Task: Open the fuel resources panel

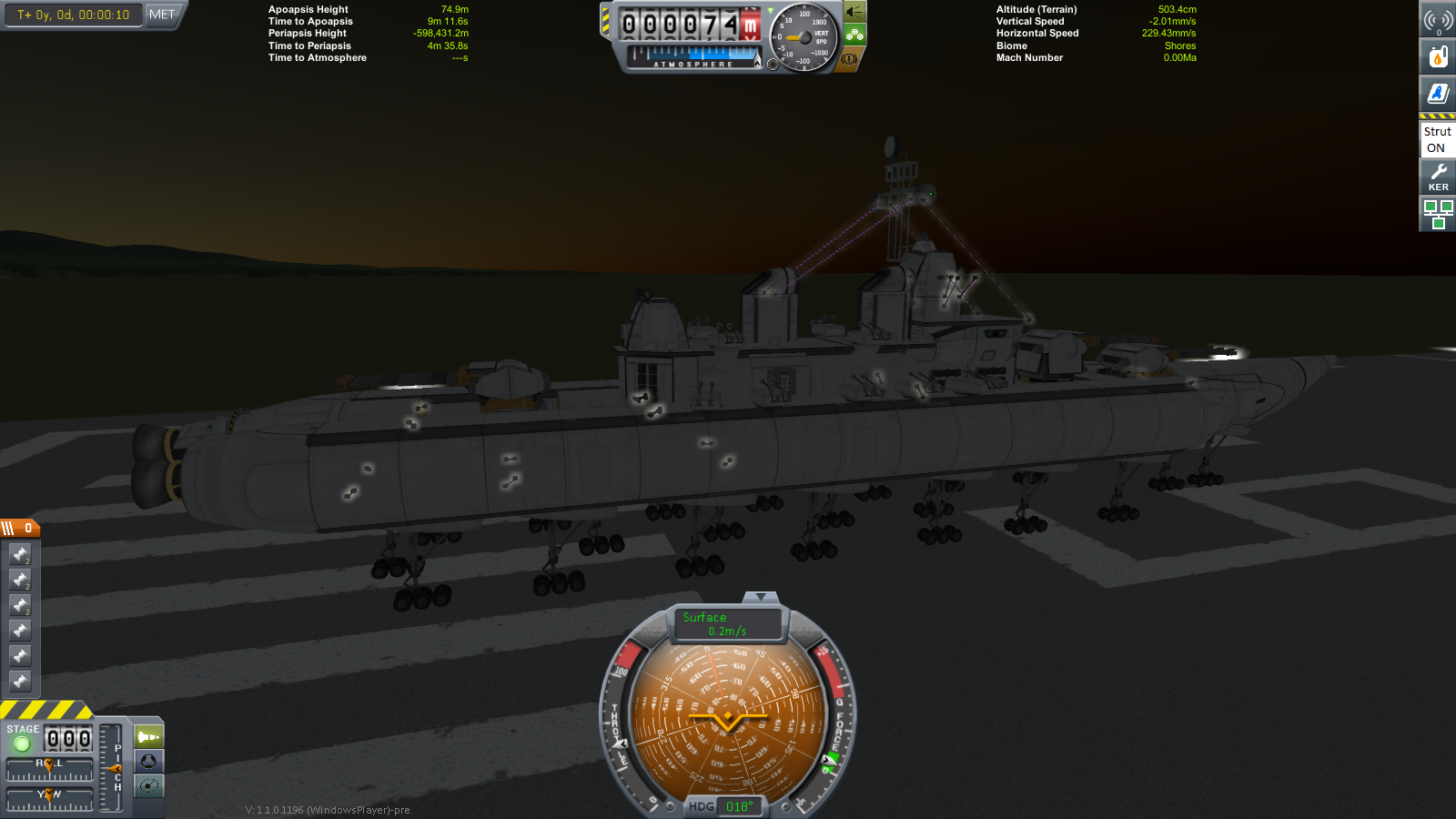Action: tap(1438, 57)
